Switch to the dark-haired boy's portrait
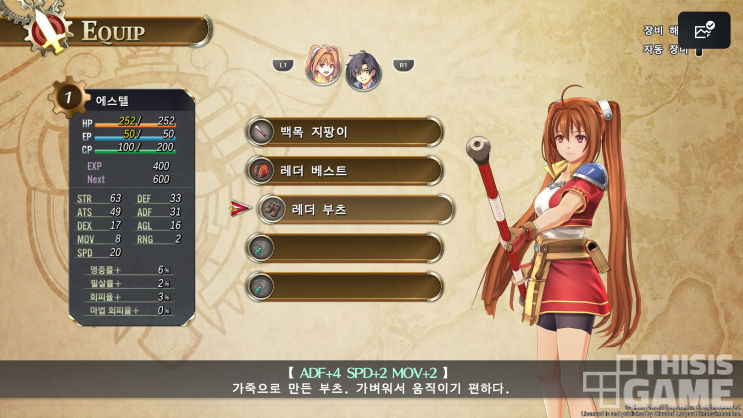 click(x=362, y=69)
